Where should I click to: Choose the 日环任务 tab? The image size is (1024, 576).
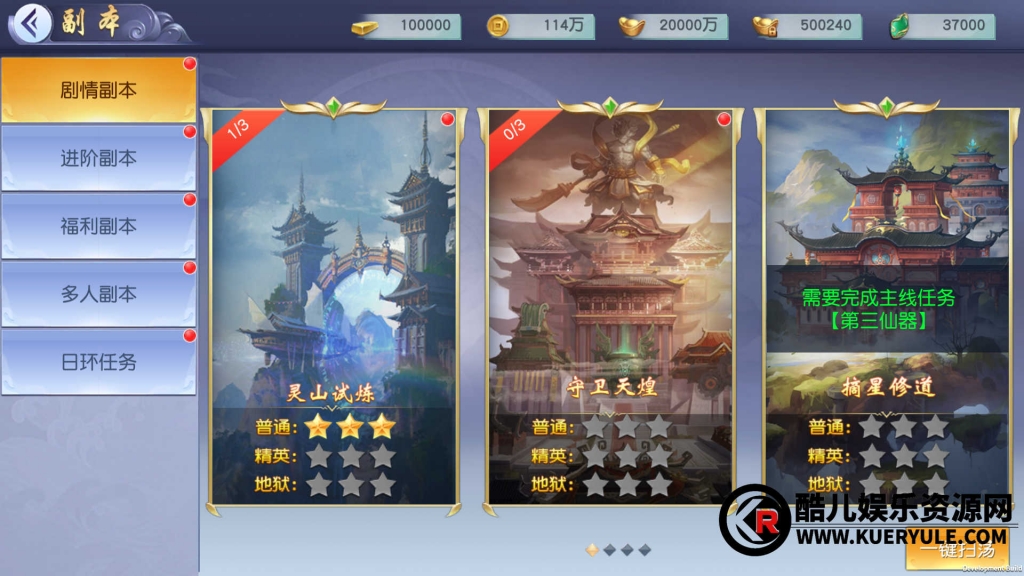pos(98,362)
